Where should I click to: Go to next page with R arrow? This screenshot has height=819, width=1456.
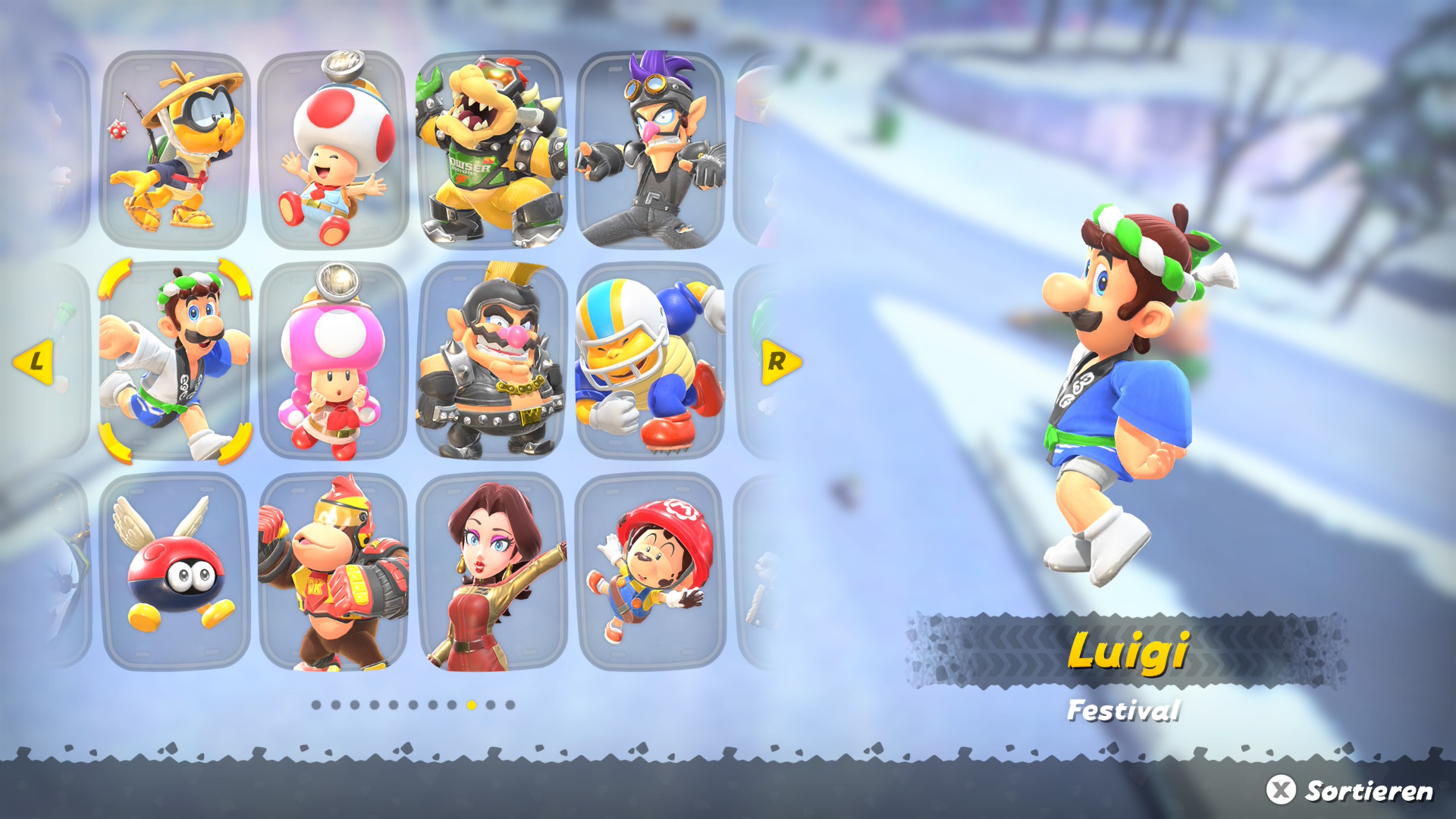(780, 362)
